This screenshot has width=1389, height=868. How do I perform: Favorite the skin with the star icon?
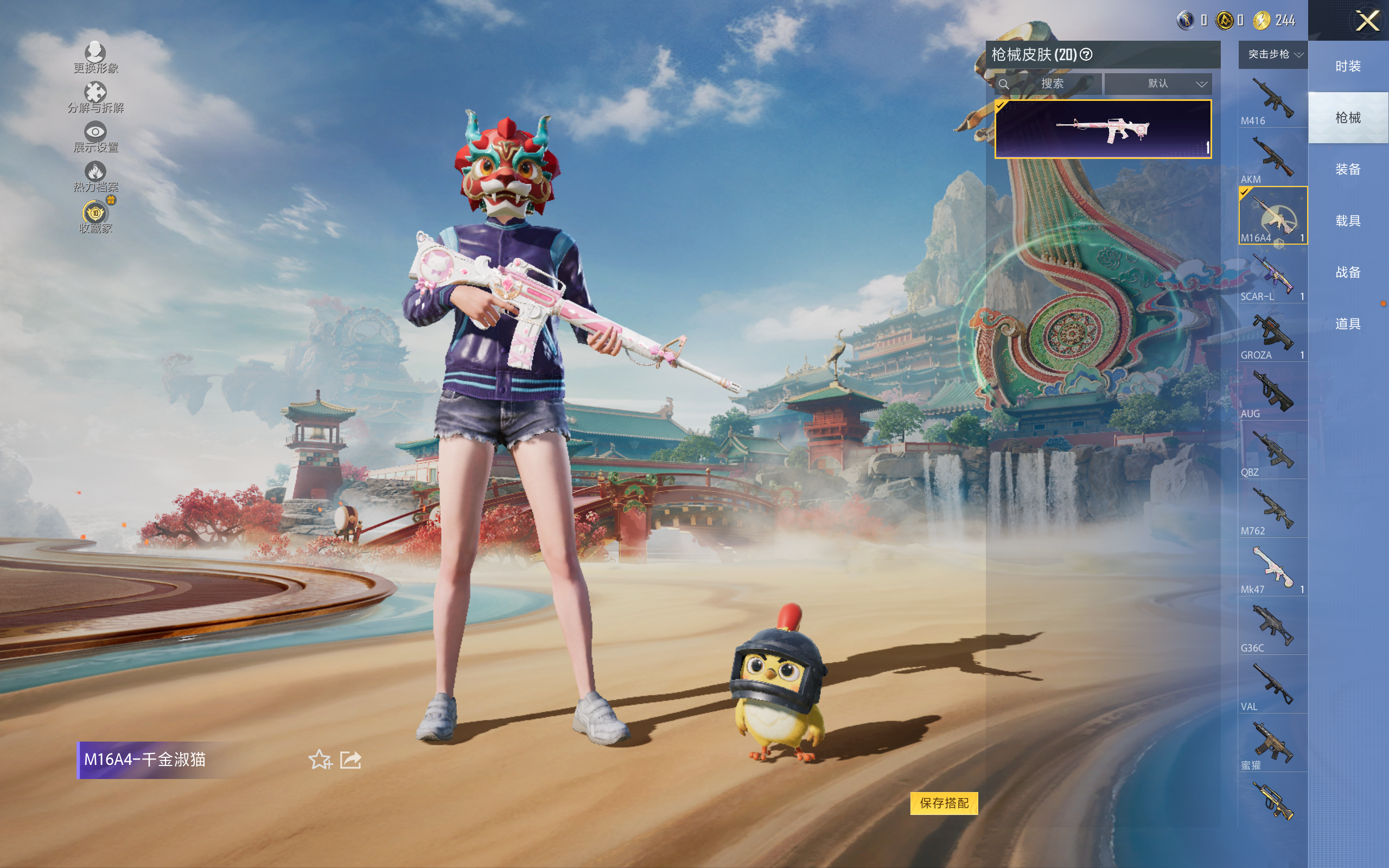(x=320, y=759)
